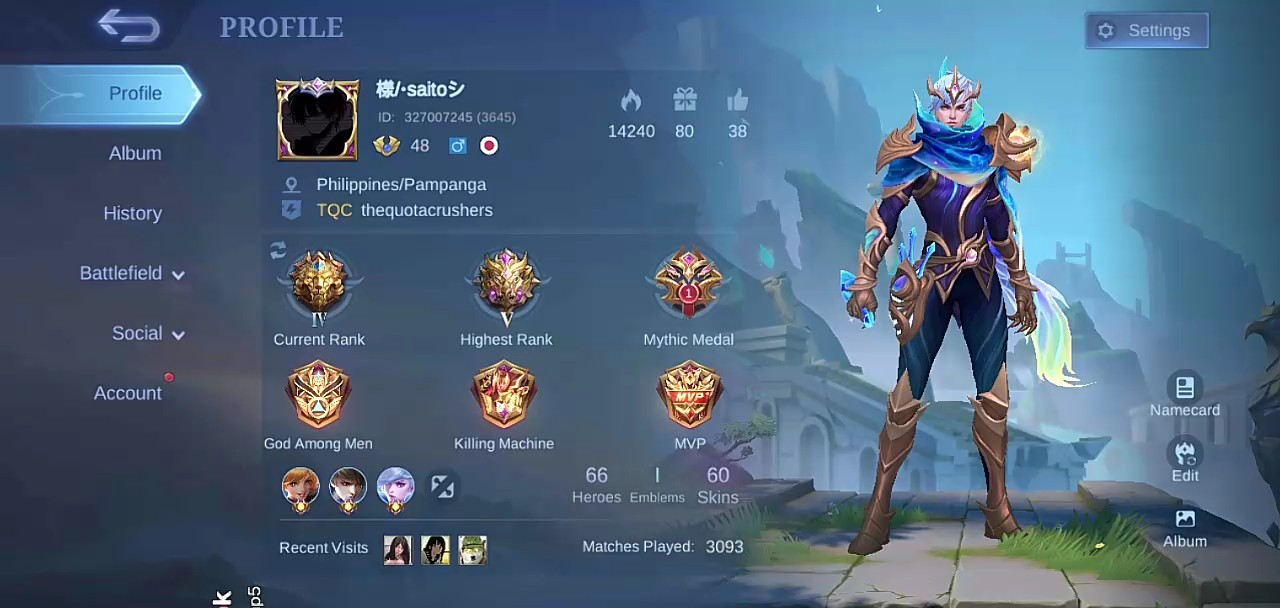The height and width of the screenshot is (608, 1280).
Task: Open the Account tab
Action: coord(128,394)
